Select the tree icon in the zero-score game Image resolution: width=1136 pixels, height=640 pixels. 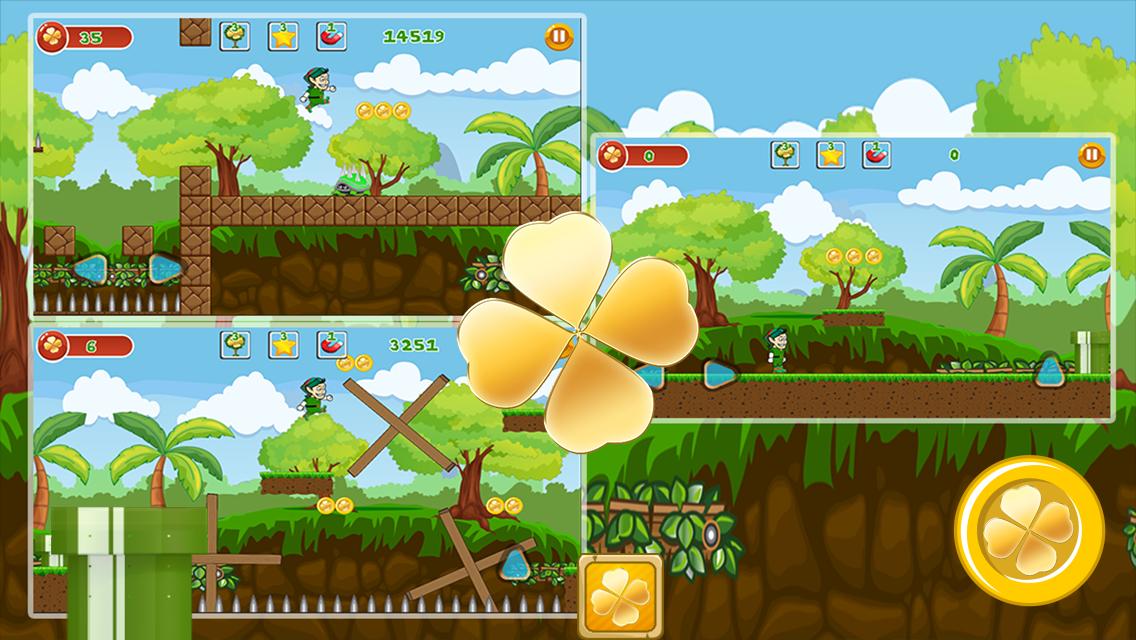pos(785,155)
